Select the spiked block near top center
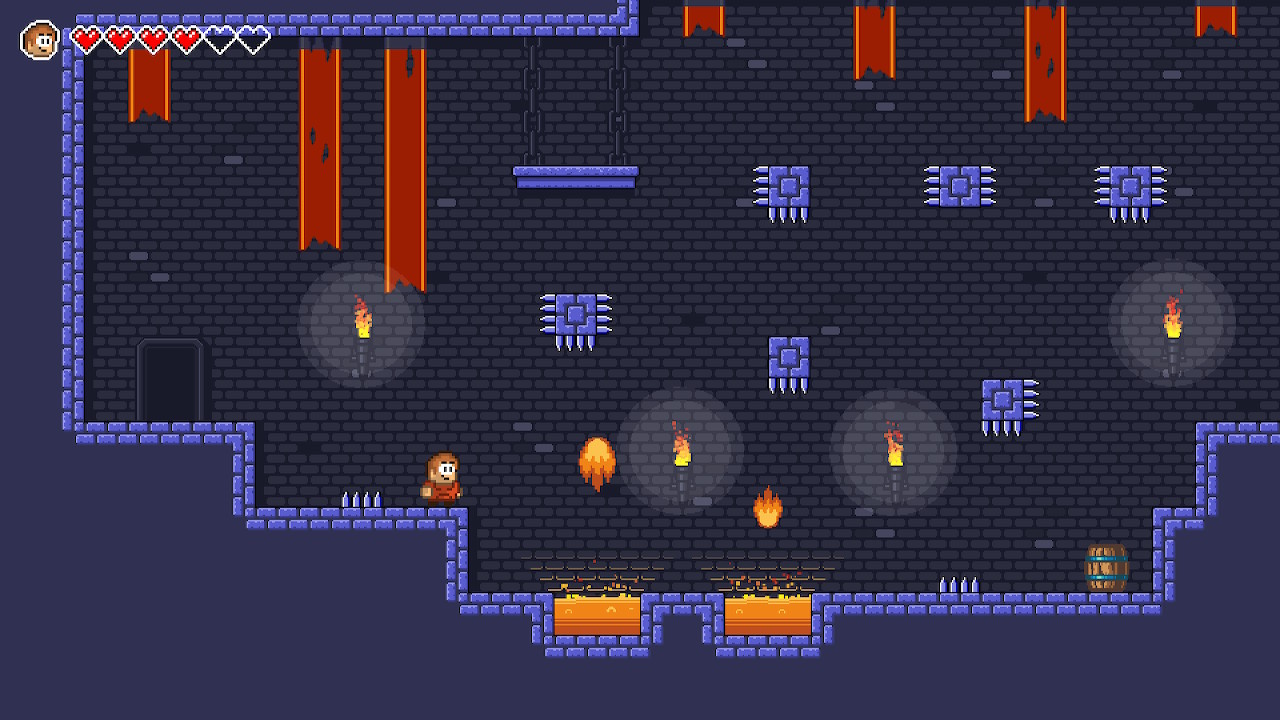The image size is (1280, 720). pos(789,186)
